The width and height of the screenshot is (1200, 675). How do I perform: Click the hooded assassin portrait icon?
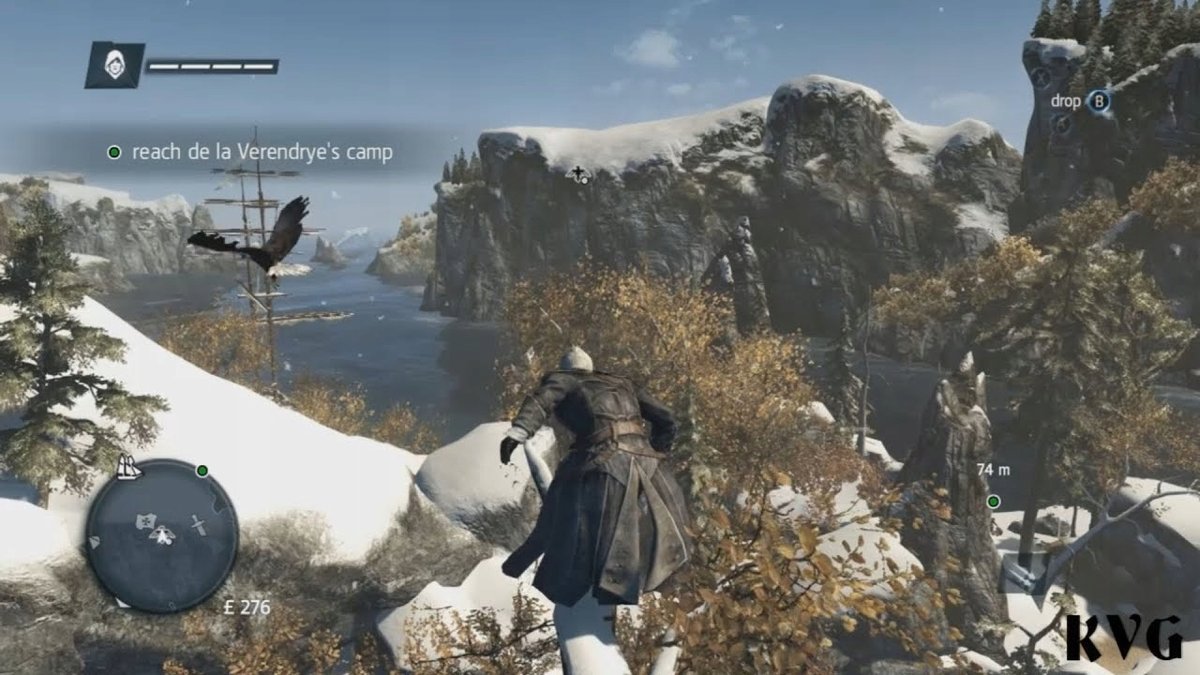[x=114, y=65]
